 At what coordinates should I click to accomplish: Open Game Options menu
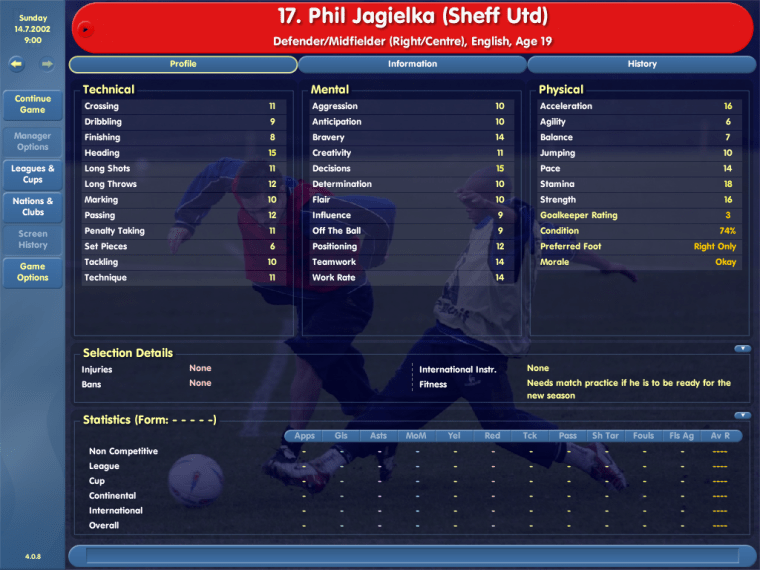[33, 272]
